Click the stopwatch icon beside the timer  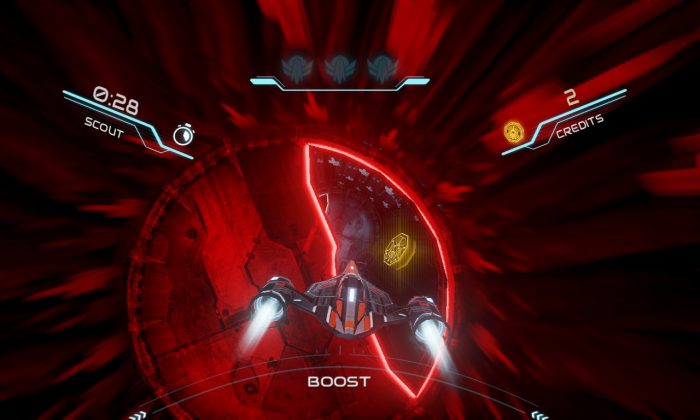[x=181, y=136]
